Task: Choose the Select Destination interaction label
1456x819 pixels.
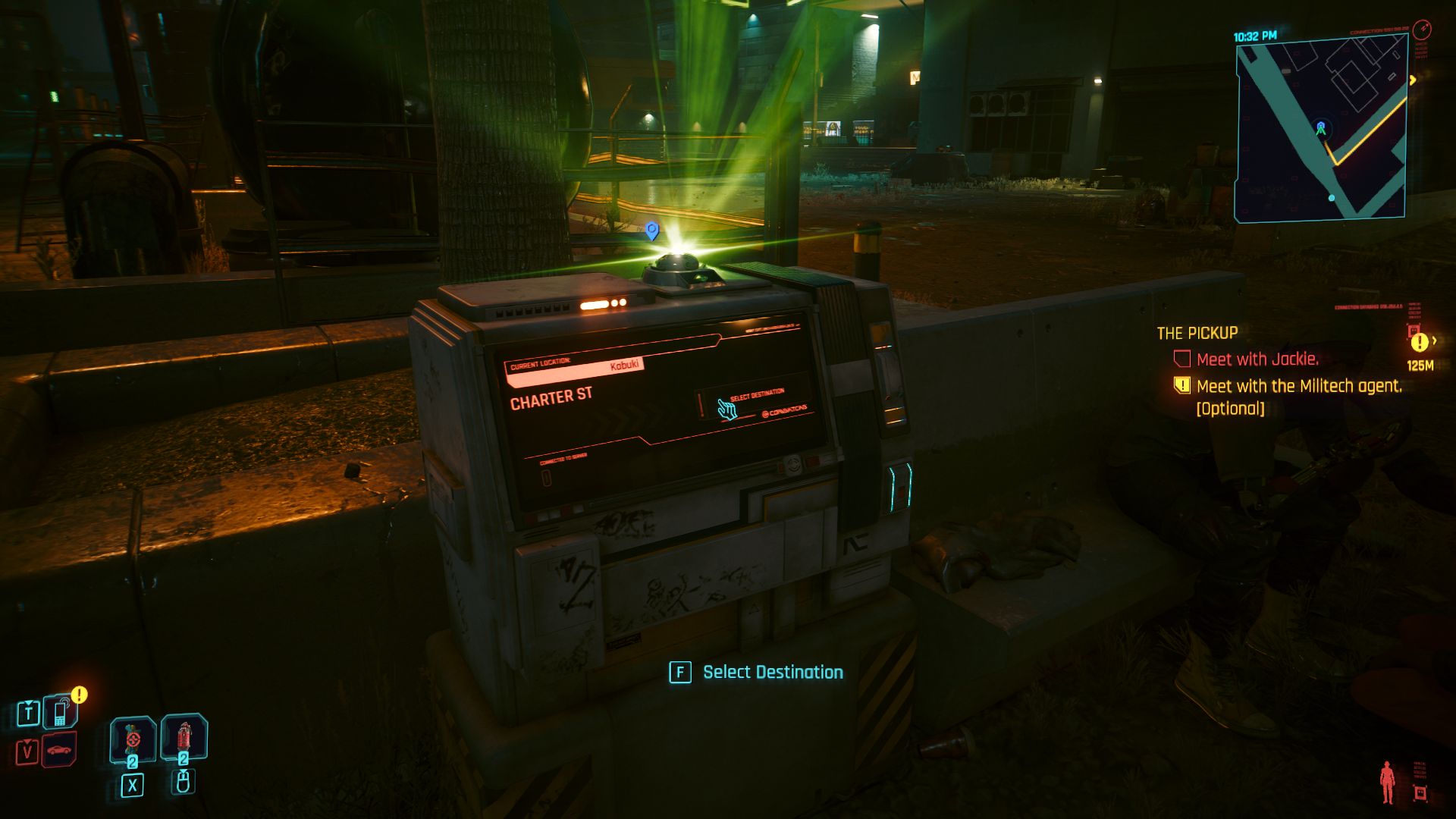Action: tap(772, 673)
